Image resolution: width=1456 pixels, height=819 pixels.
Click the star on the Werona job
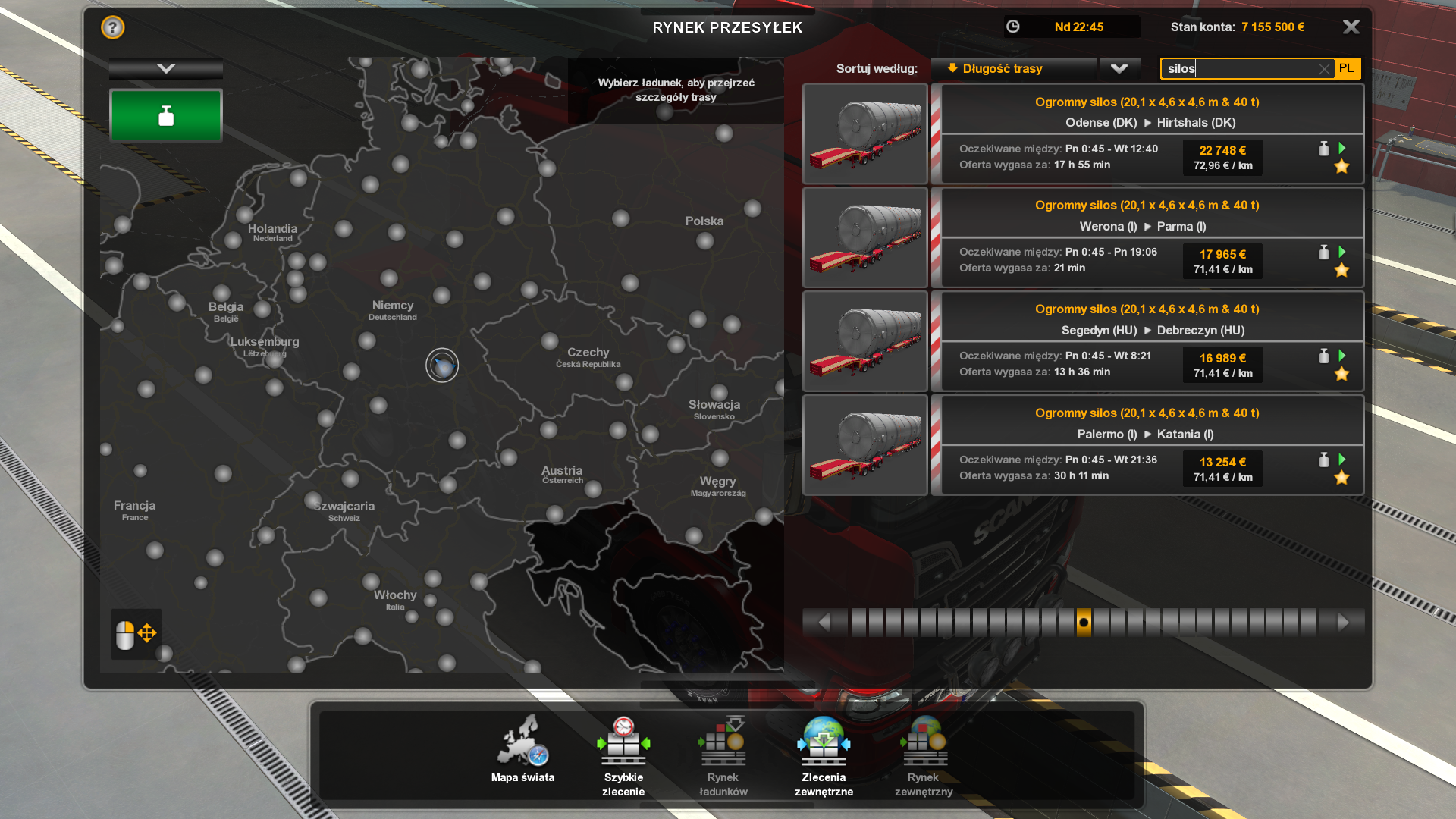click(x=1341, y=271)
